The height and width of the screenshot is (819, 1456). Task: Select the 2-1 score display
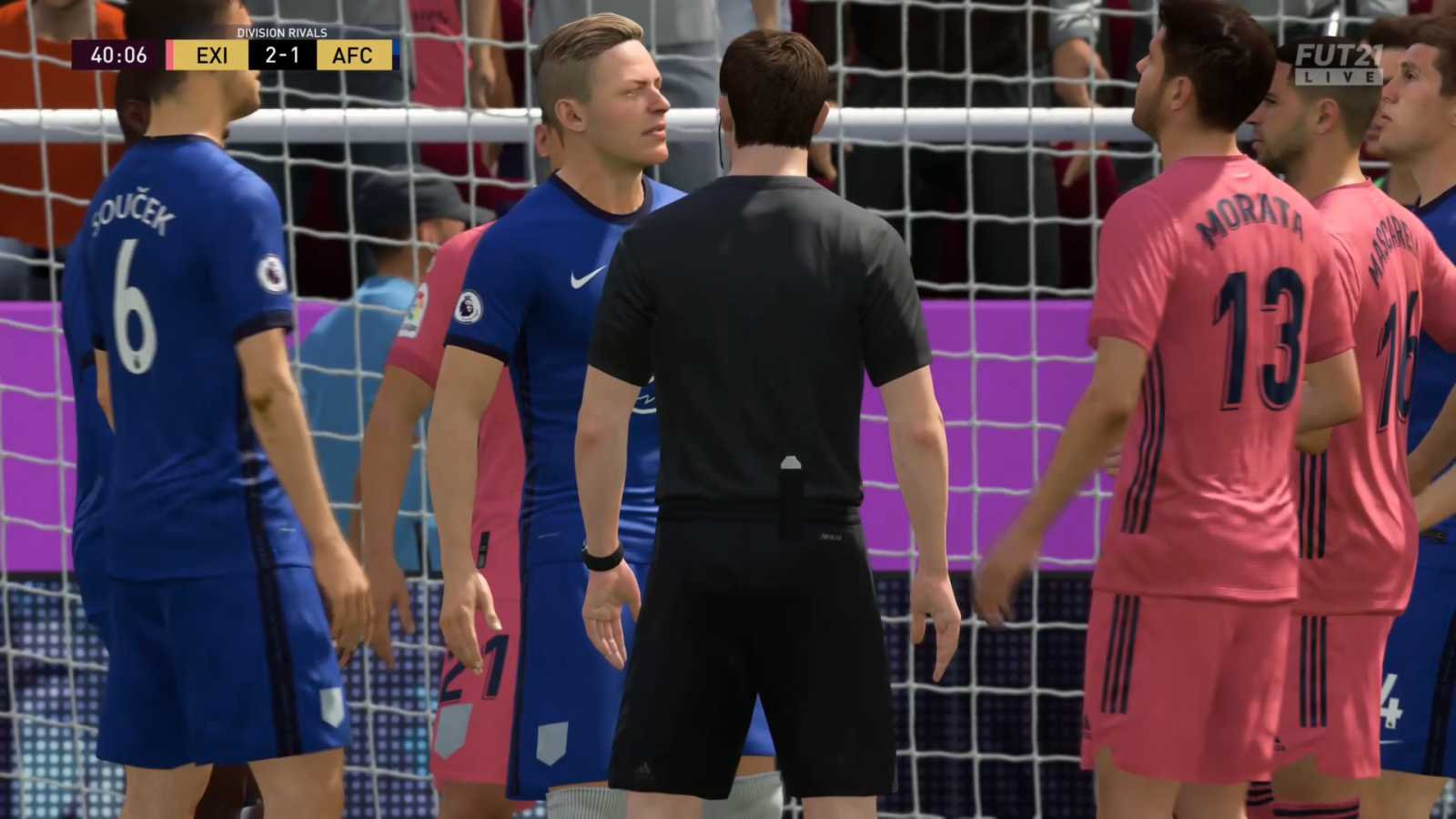(280, 56)
